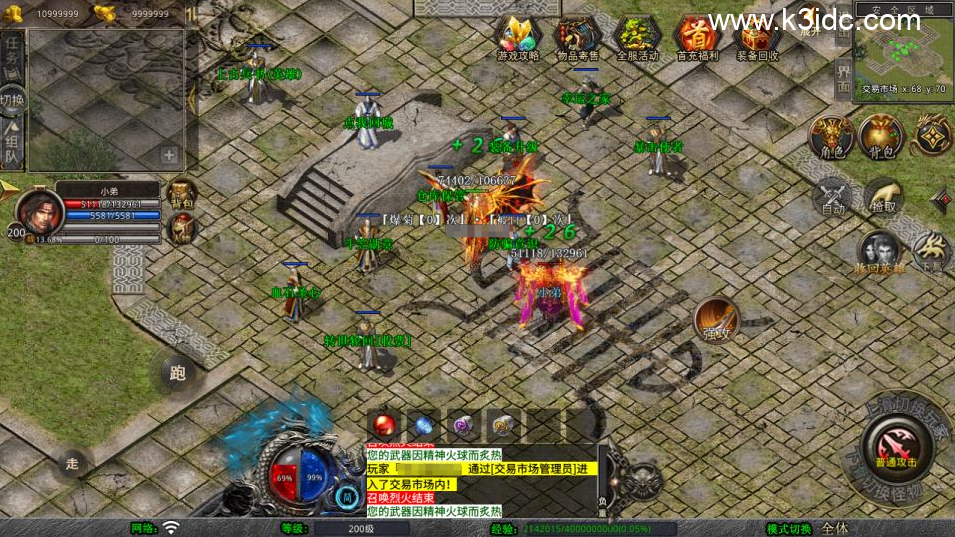Open the 首充福利 first-recharge bonus
Viewport: 955px width, 537px height.
(697, 37)
